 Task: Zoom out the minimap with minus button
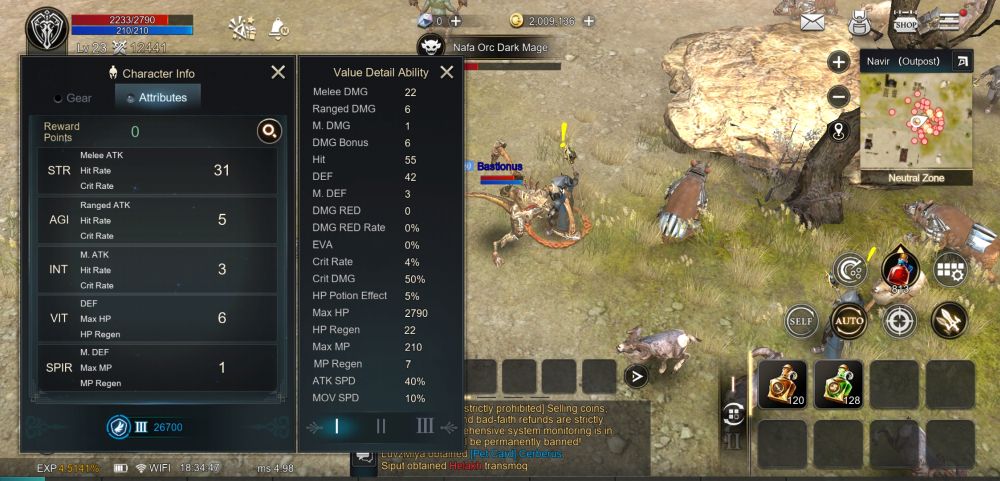click(839, 97)
